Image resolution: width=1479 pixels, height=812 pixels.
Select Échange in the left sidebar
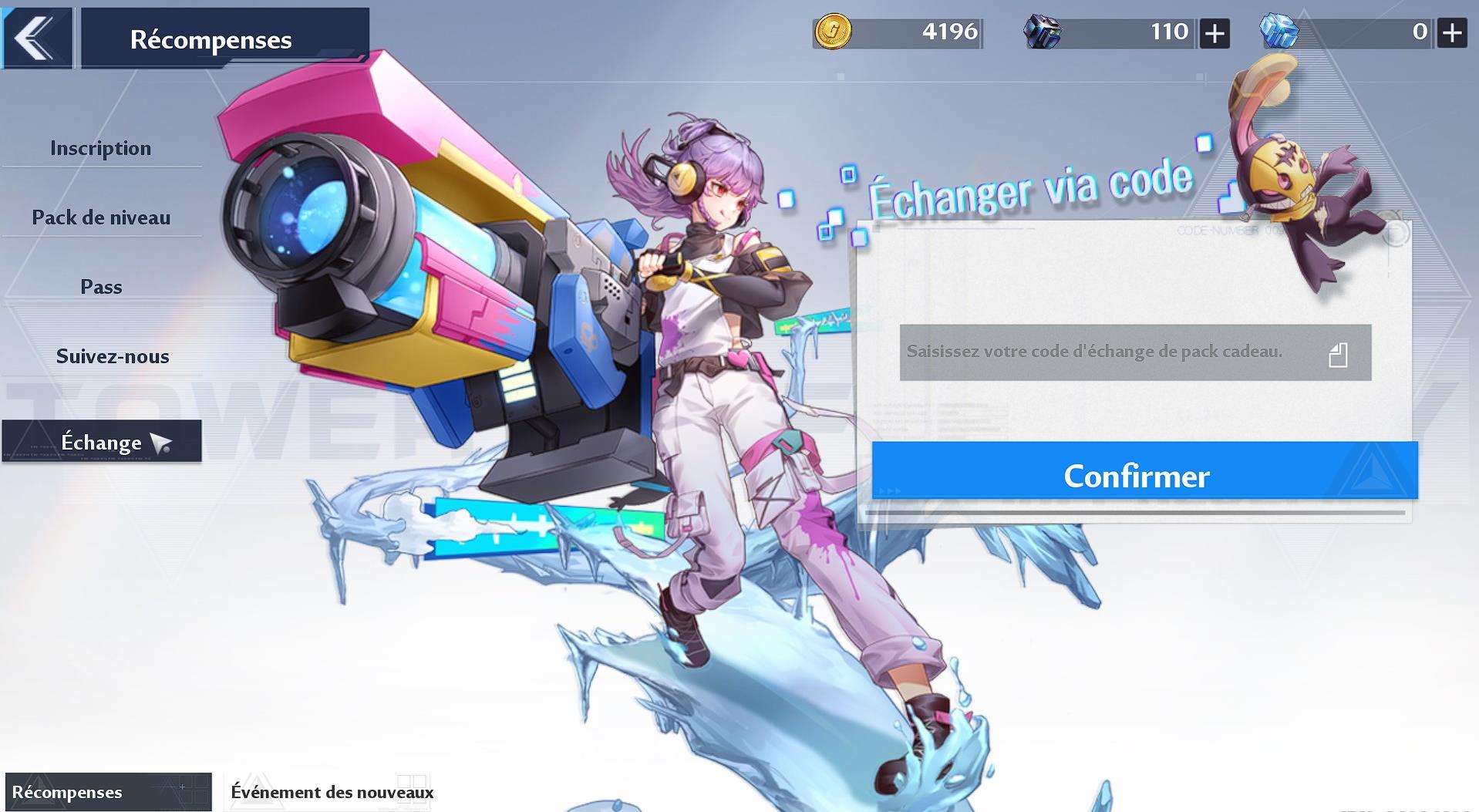pyautogui.click(x=100, y=442)
